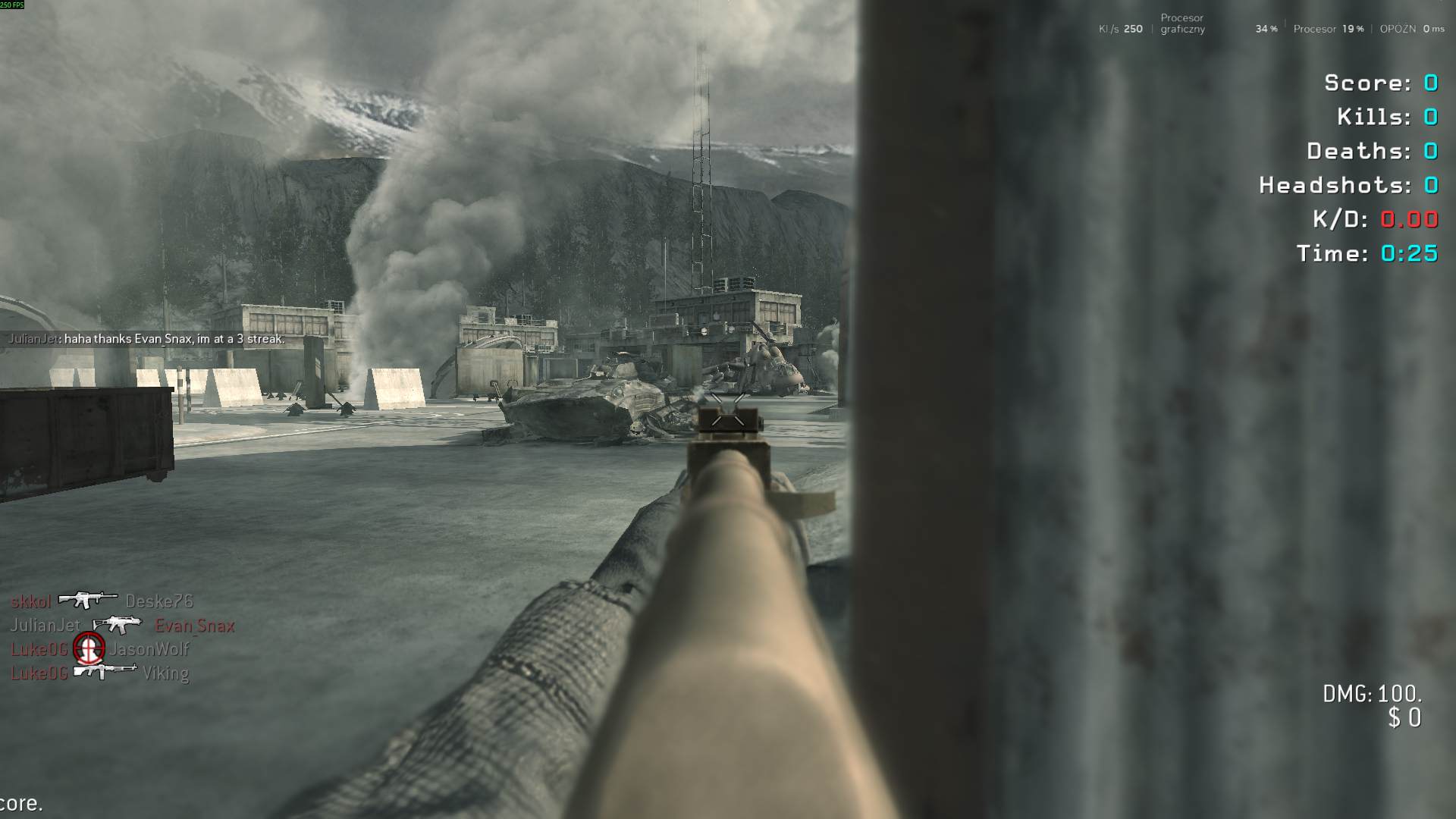This screenshot has height=819, width=1456.
Task: Select the skkol killed Deske76 killfeed entry
Action: 102,601
